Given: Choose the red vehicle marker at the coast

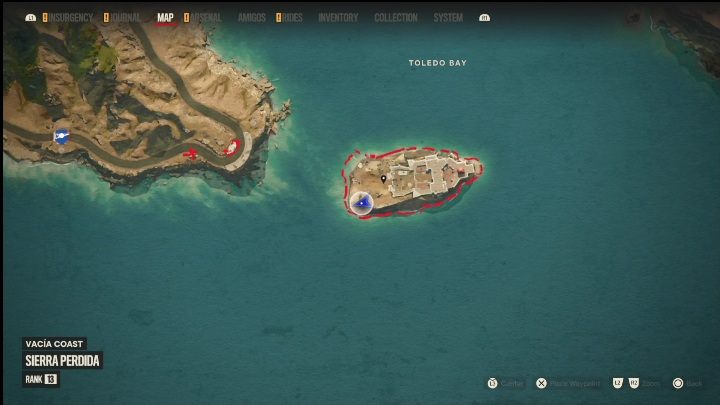Looking at the screenshot, I should [232, 147].
